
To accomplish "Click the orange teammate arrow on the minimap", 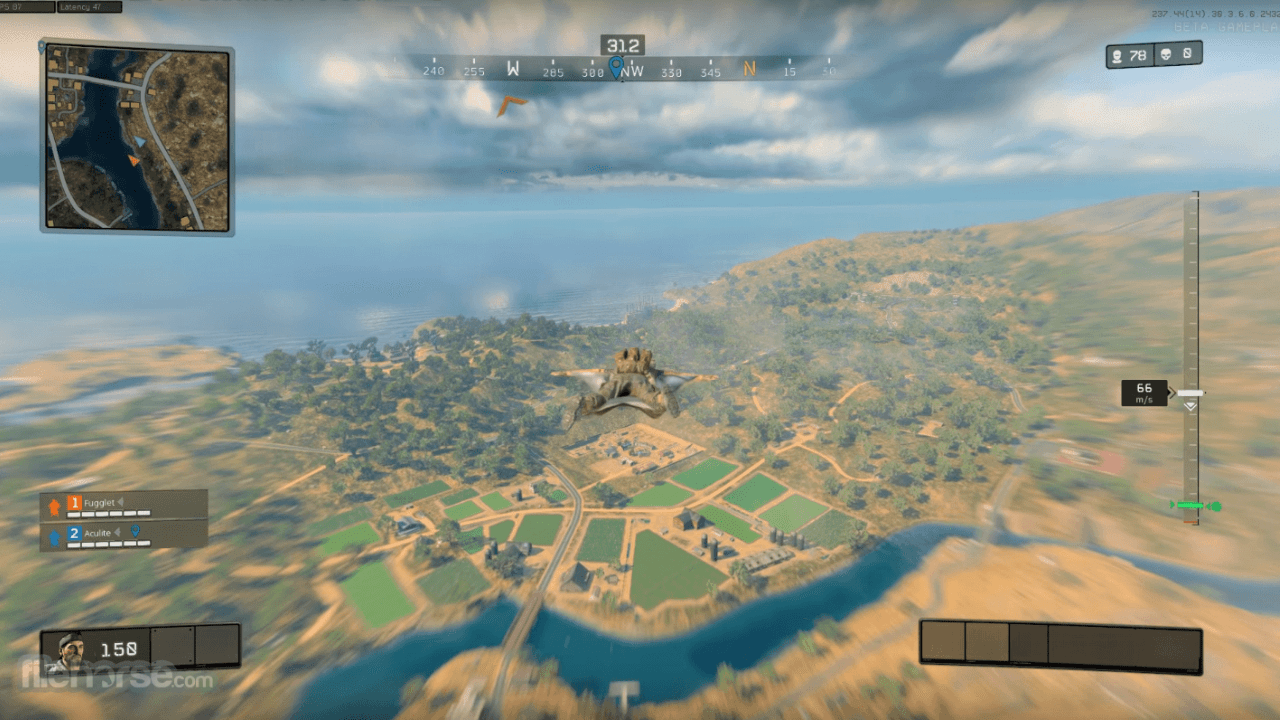I will click(x=134, y=160).
